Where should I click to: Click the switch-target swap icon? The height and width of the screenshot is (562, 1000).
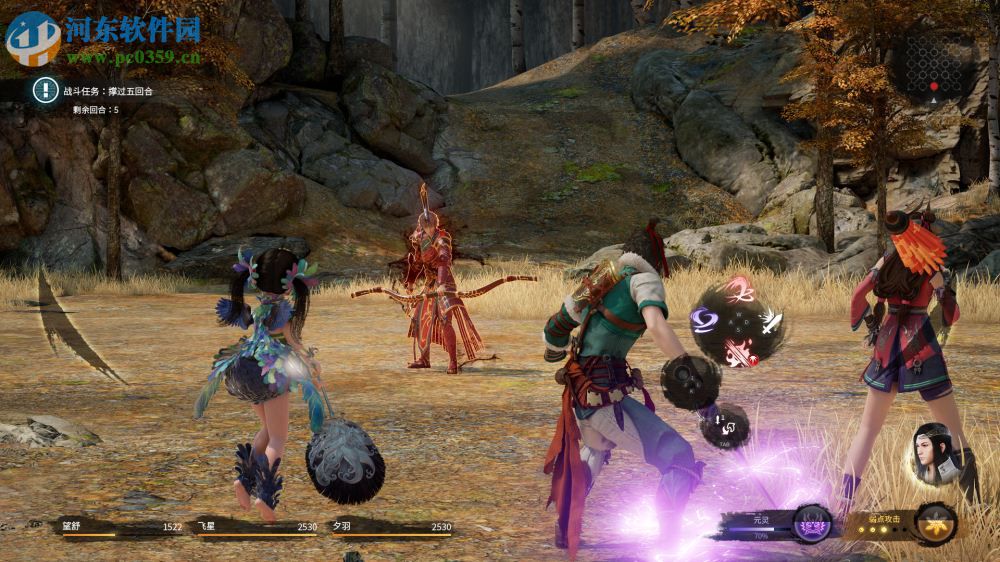(725, 426)
